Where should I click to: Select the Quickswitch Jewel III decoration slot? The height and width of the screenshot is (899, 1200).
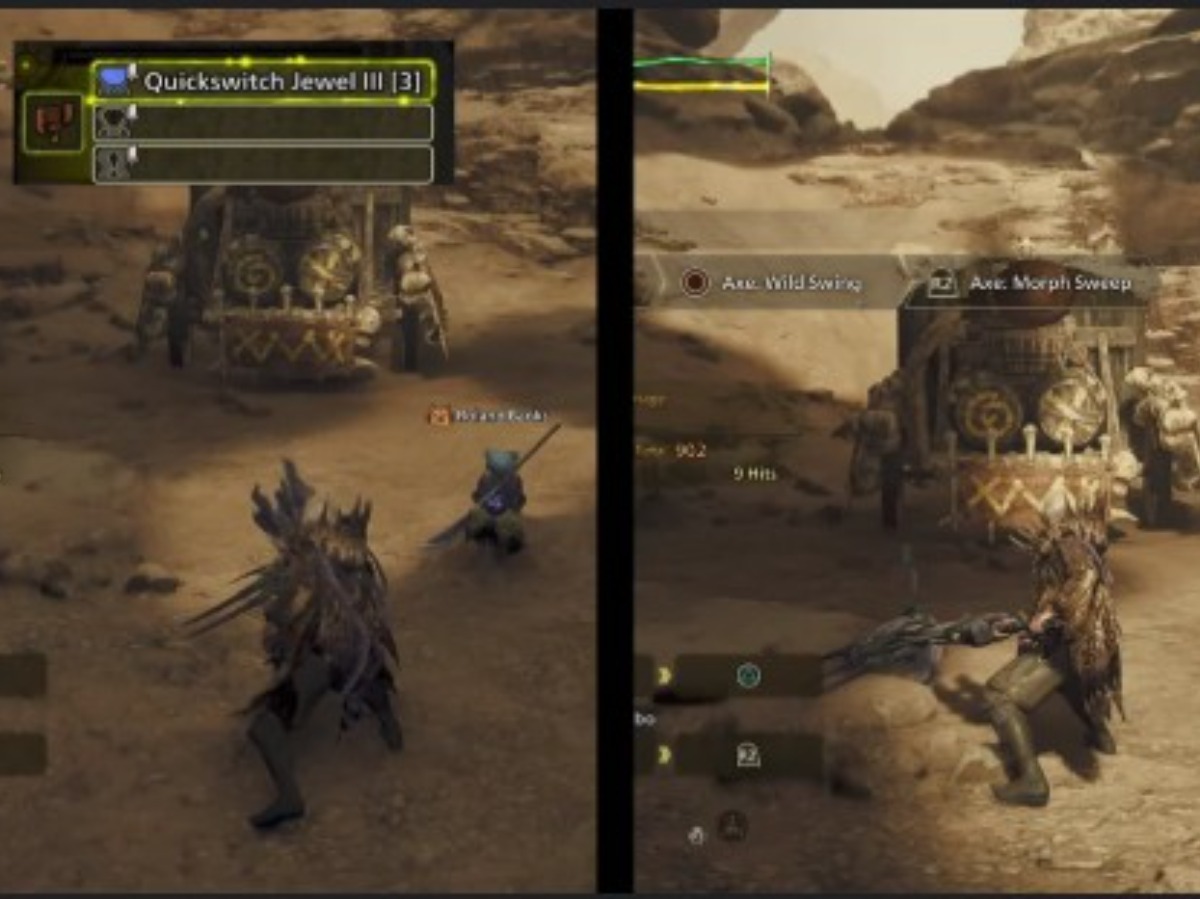[x=263, y=81]
